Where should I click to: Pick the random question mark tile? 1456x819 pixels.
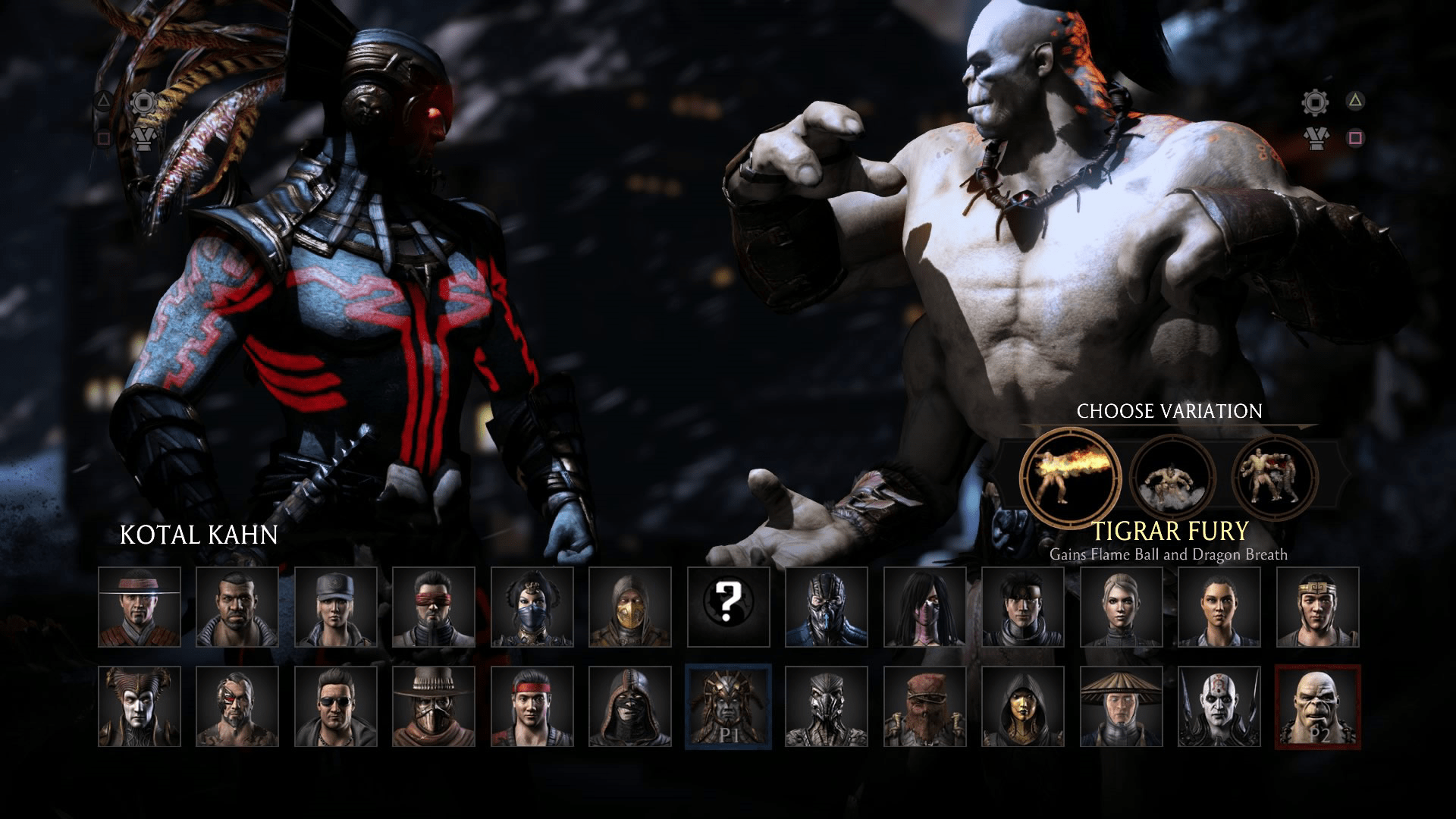click(x=728, y=607)
